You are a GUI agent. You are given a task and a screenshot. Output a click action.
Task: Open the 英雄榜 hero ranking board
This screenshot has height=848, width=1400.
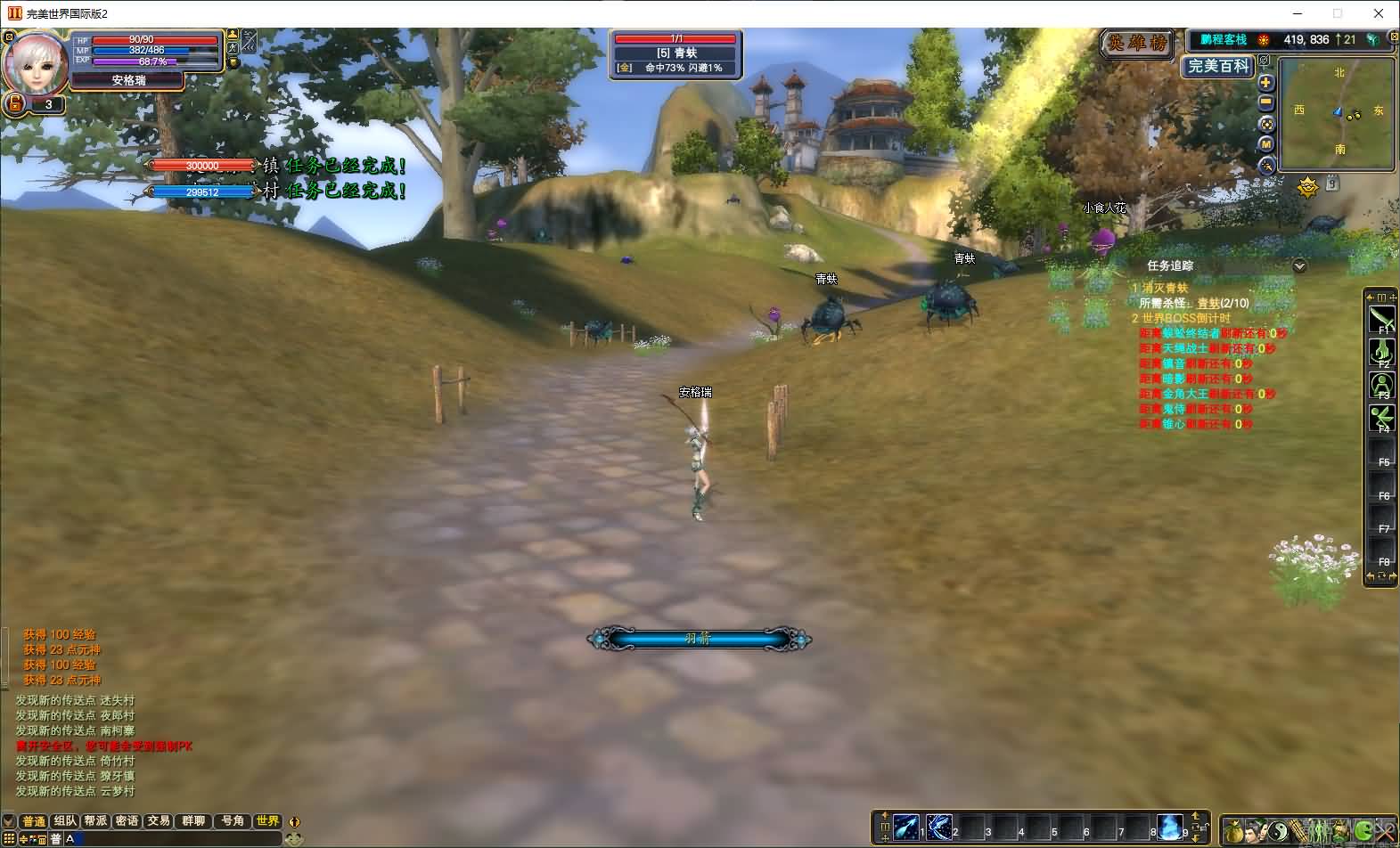coord(1136,43)
